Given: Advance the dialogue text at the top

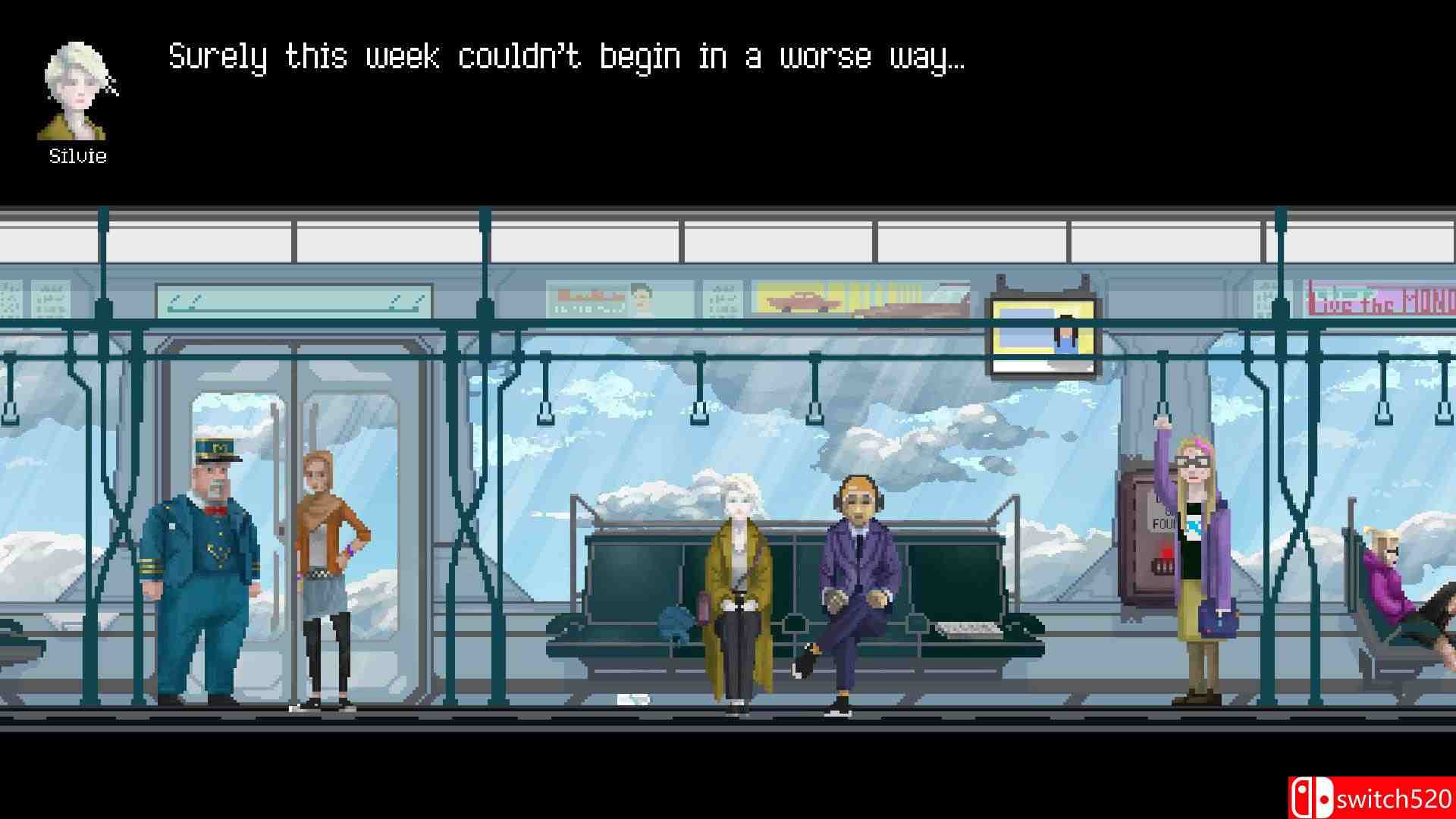Looking at the screenshot, I should tap(569, 57).
